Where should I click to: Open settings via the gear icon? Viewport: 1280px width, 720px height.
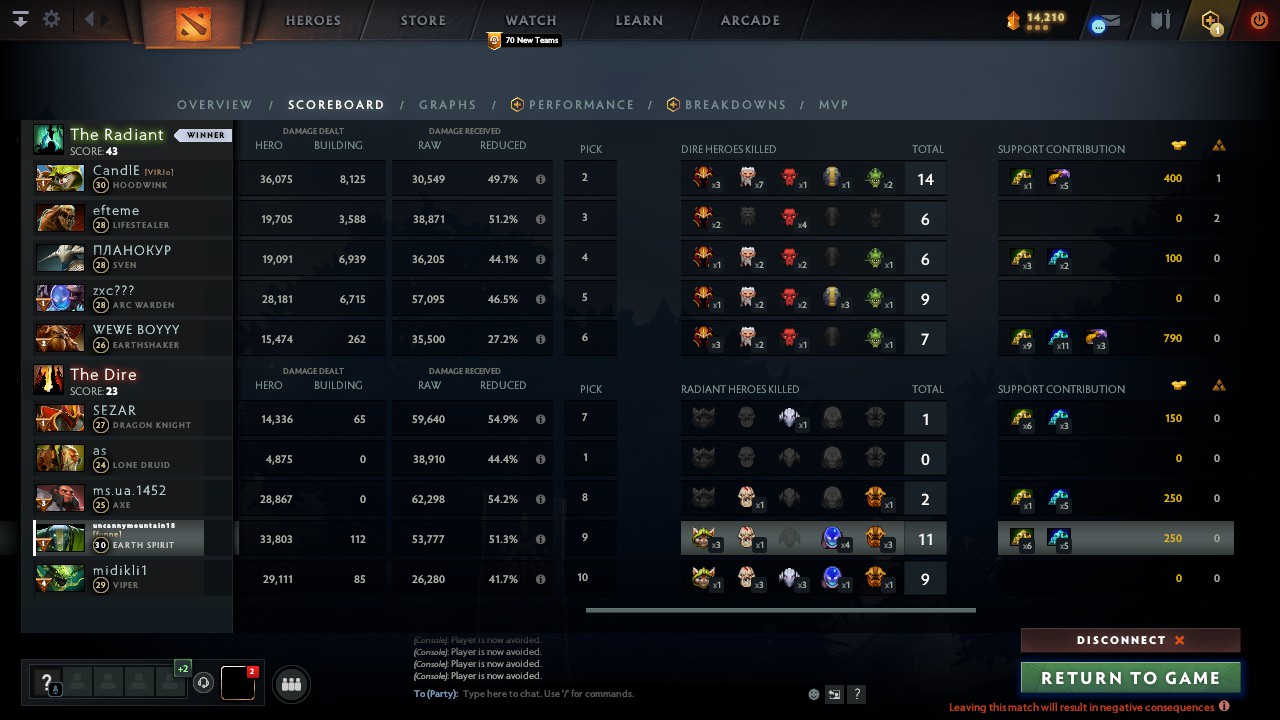tap(52, 18)
